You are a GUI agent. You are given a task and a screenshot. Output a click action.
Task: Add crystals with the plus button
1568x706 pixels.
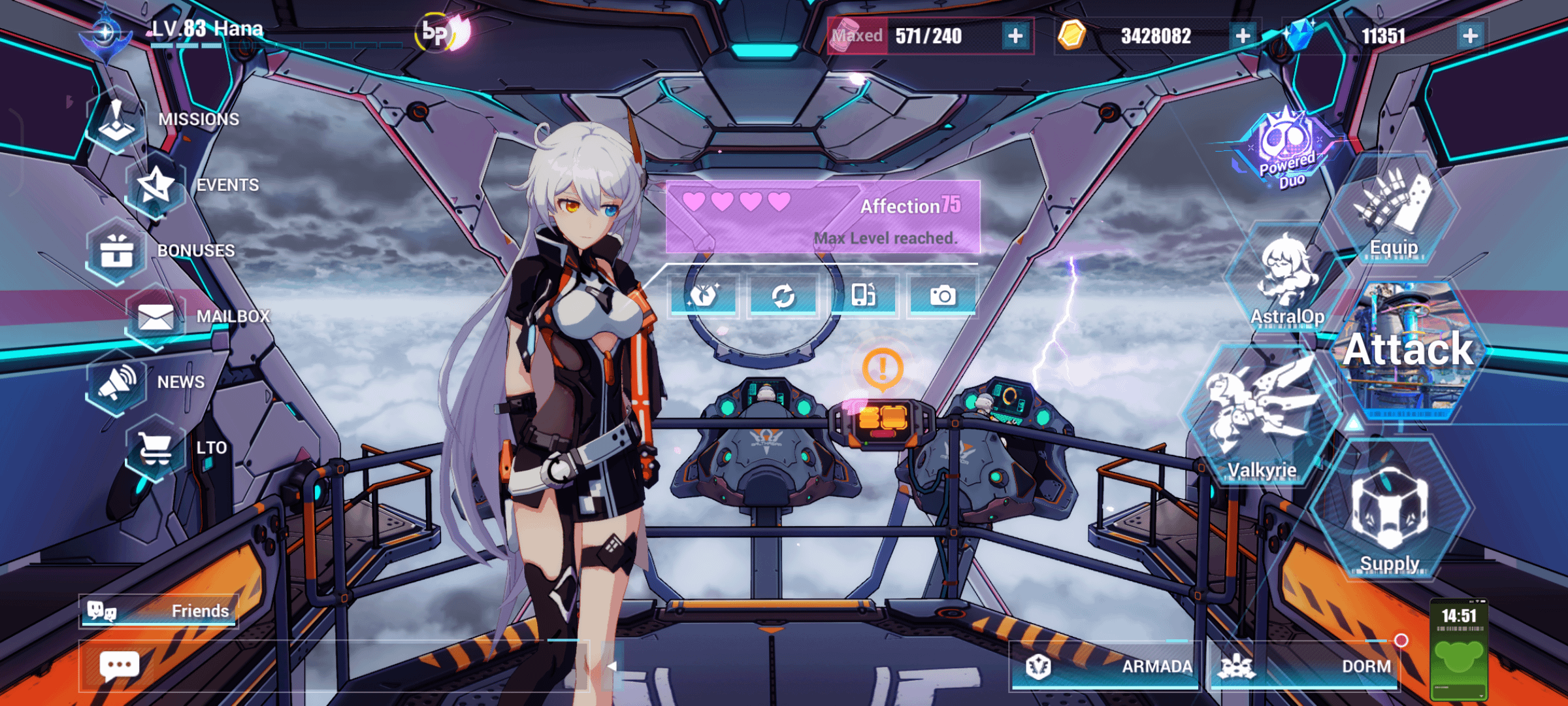[x=1470, y=36]
